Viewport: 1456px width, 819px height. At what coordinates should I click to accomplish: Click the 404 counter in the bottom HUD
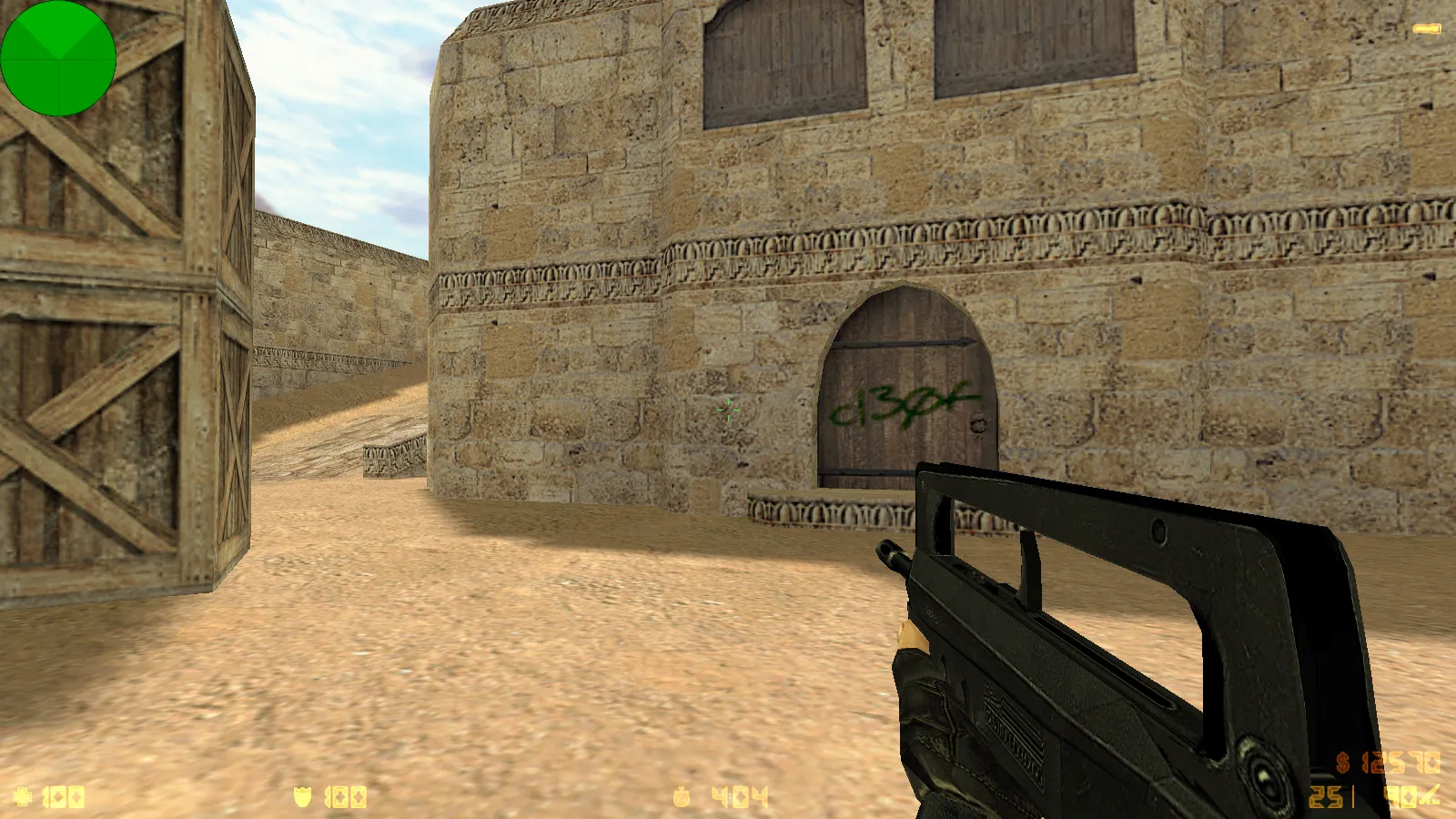coord(739,798)
